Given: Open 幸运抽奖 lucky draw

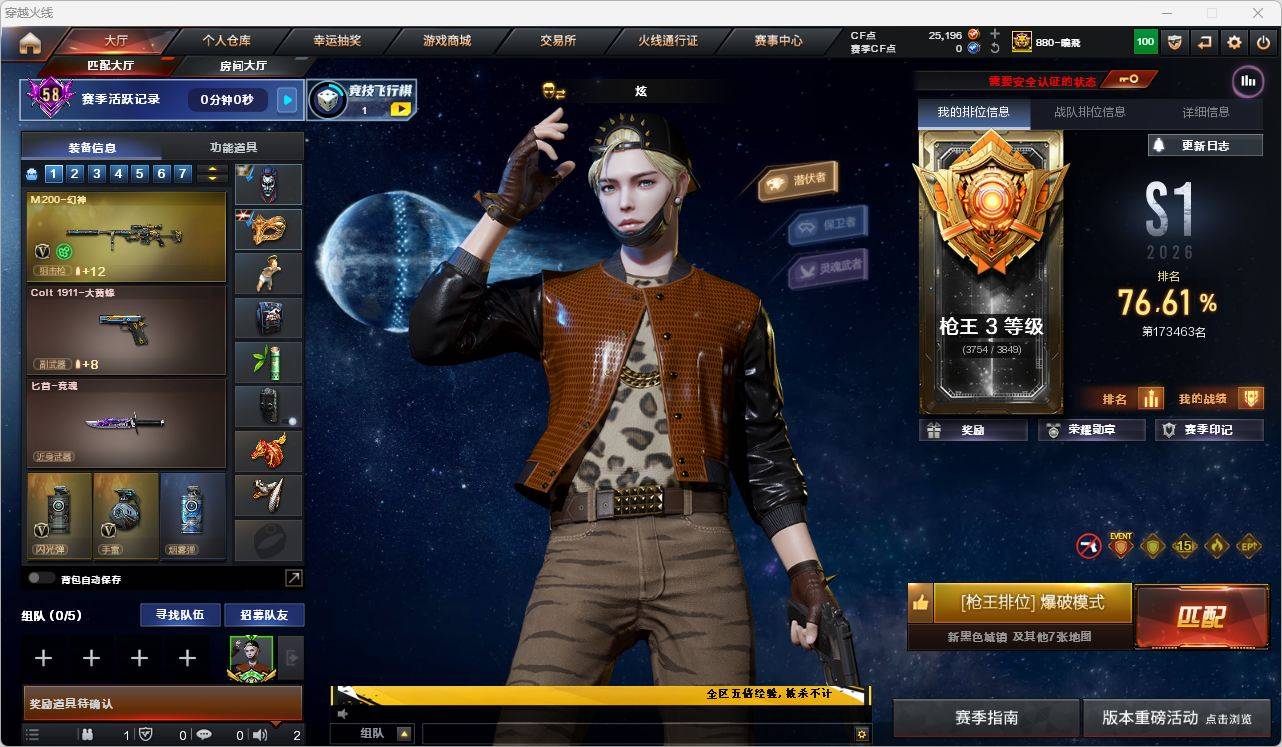Looking at the screenshot, I should click(x=337, y=41).
